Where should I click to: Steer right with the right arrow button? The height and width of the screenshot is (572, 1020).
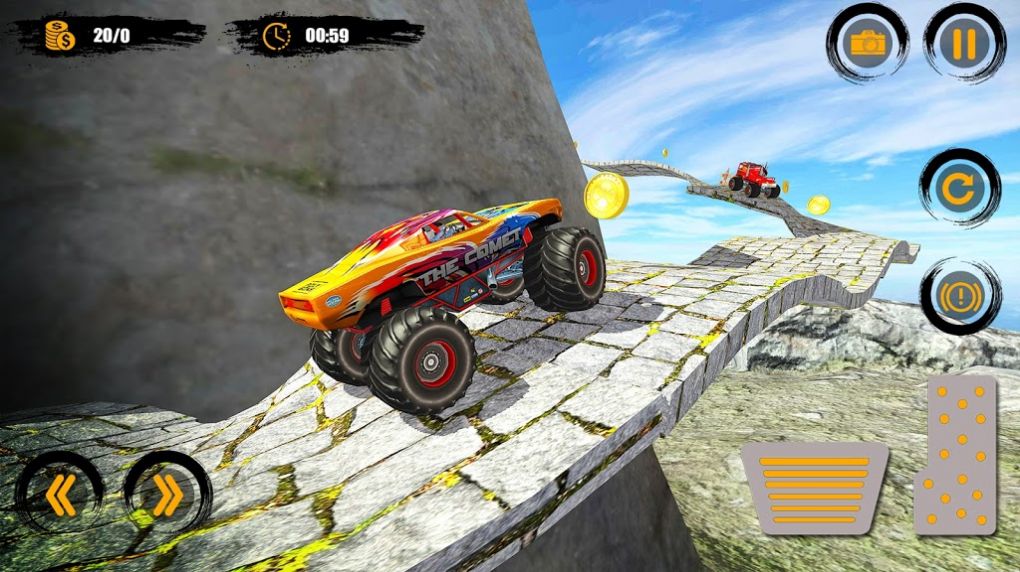coord(167,495)
